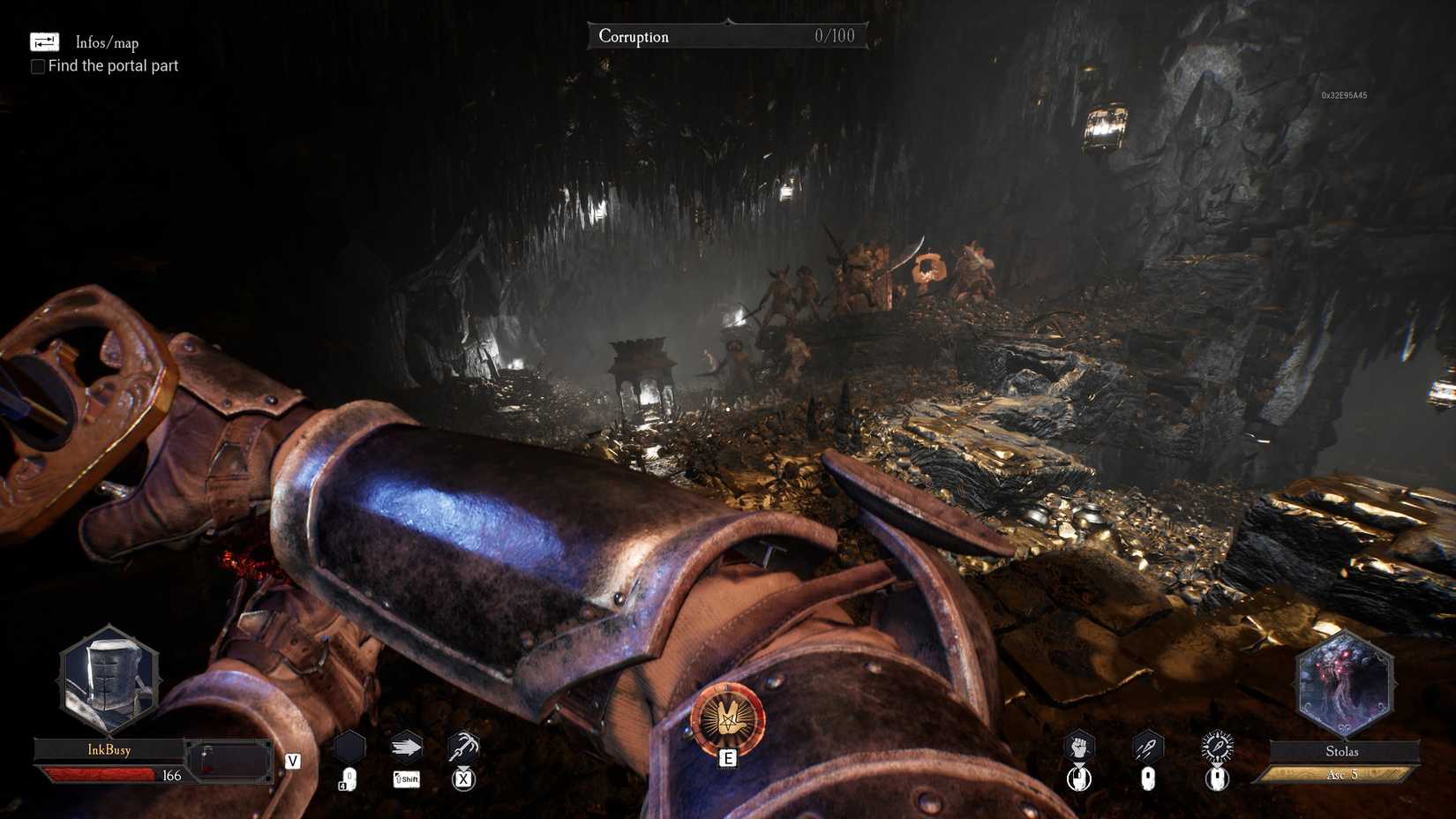Click the pentagram hand interact icon above E
Screen dimensions: 1456x819
tap(727, 718)
